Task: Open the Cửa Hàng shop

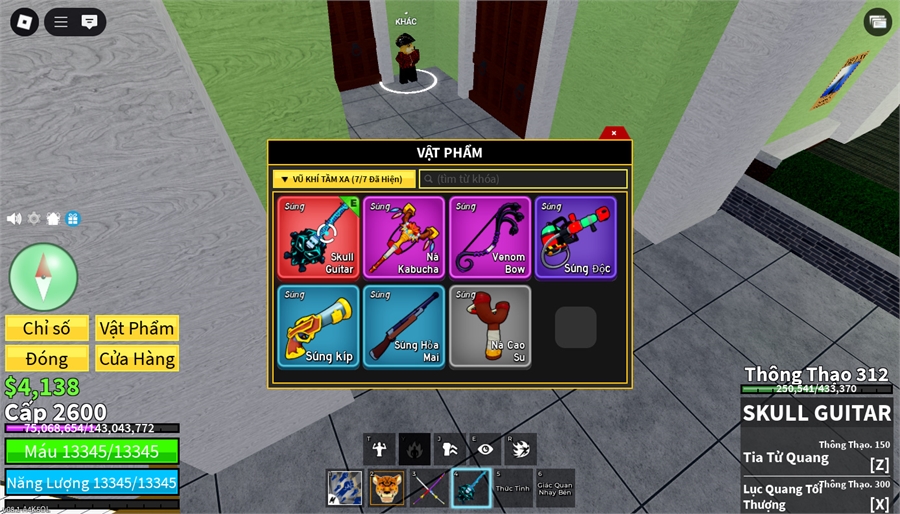Action: click(137, 358)
